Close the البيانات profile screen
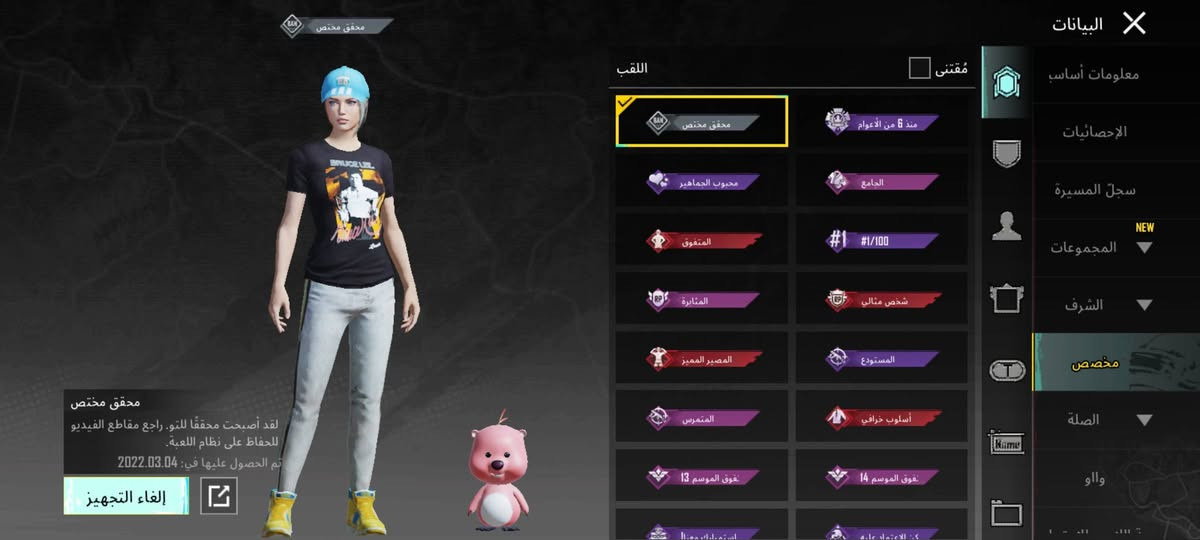 click(x=1133, y=23)
